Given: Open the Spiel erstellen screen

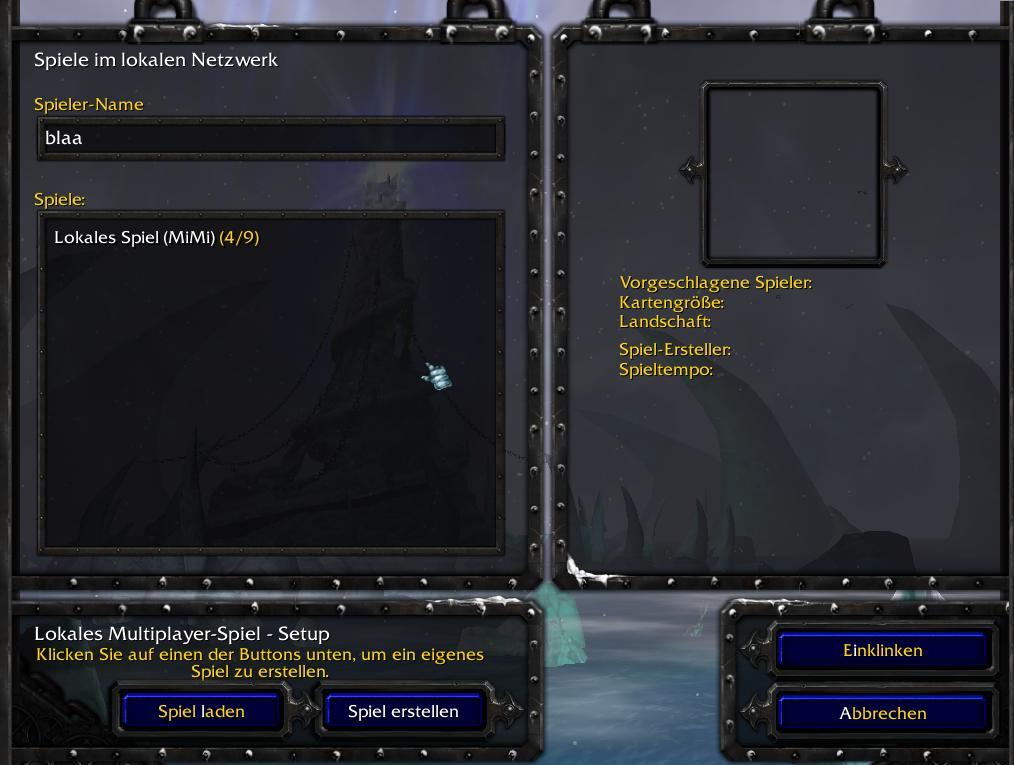Looking at the screenshot, I should (403, 712).
